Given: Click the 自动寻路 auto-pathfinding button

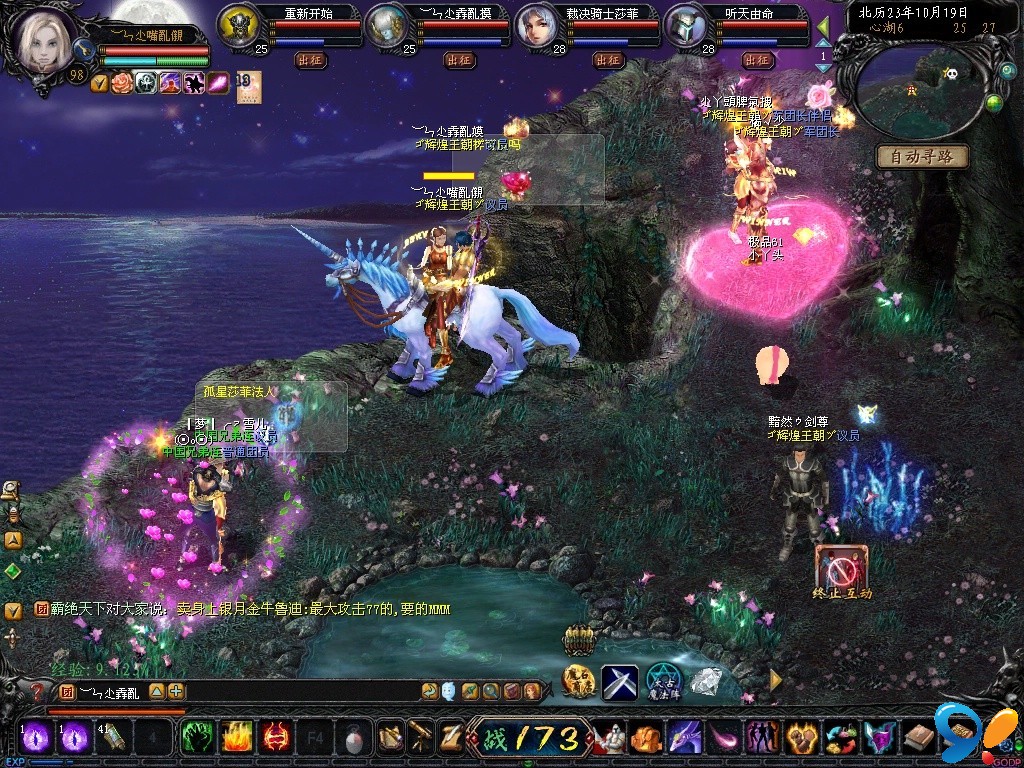Looking at the screenshot, I should (x=922, y=156).
